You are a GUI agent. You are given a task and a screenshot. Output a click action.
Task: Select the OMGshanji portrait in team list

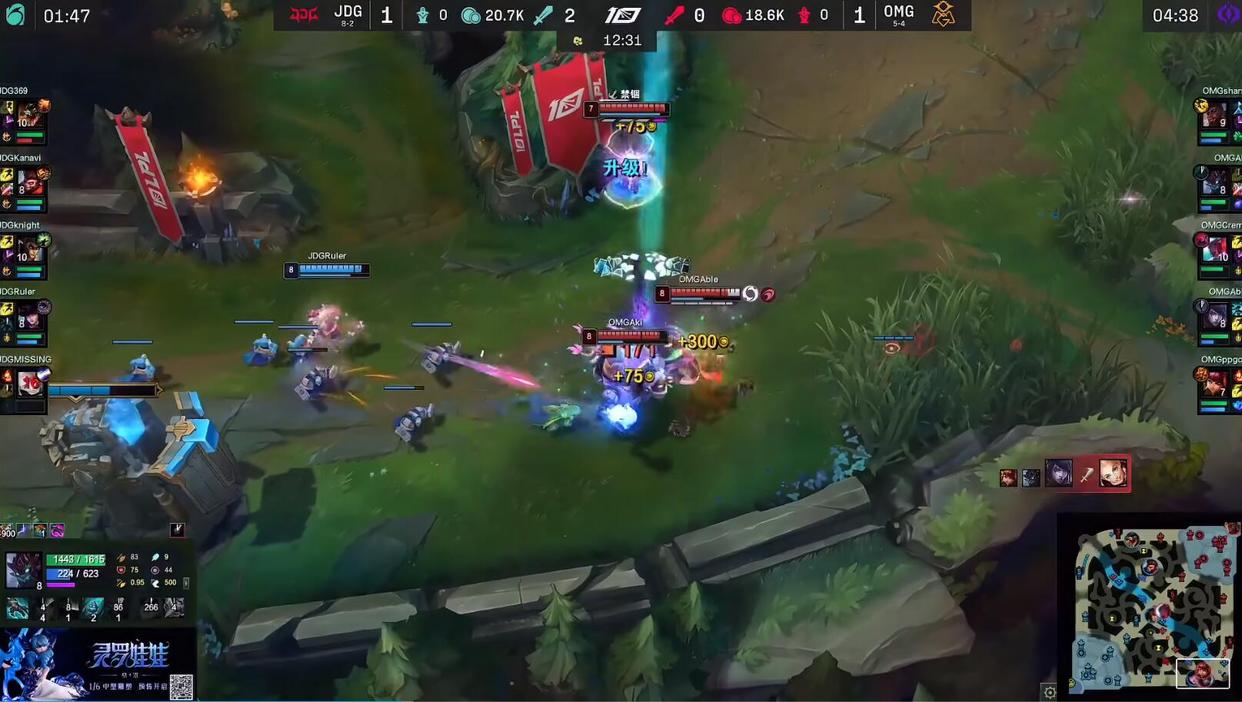pos(1217,117)
